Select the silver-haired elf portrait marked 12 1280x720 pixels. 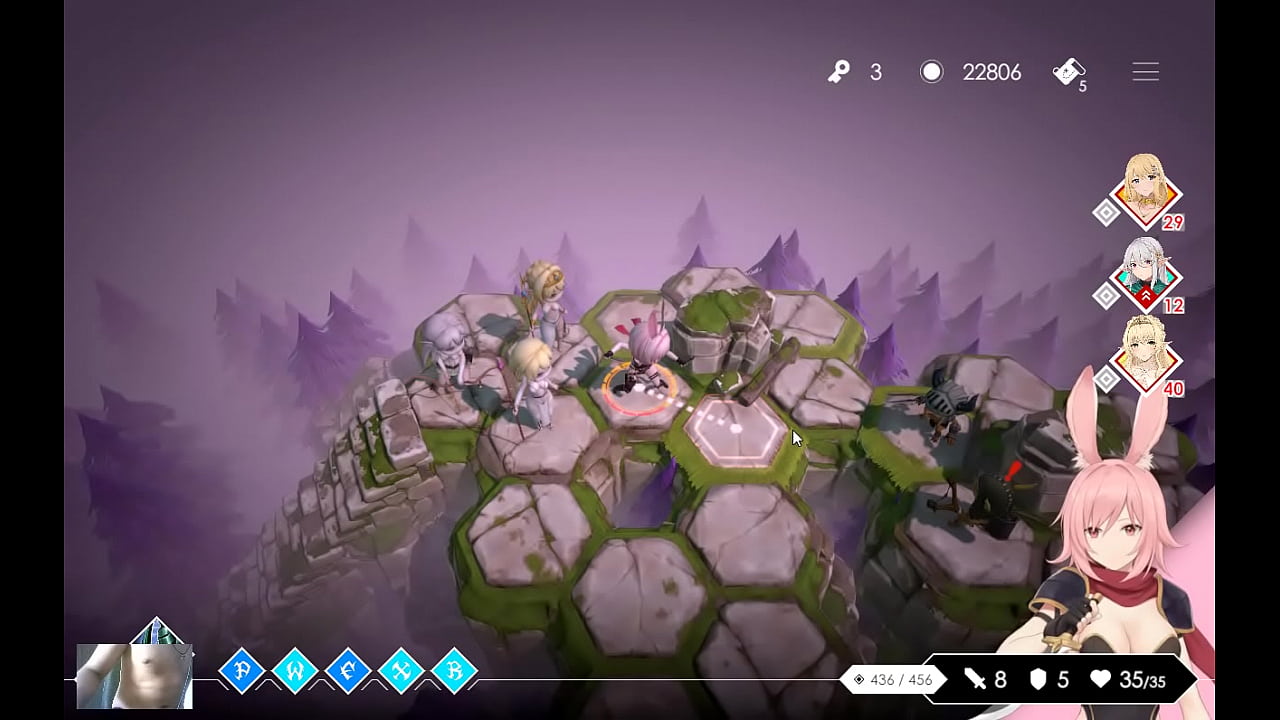click(x=1146, y=273)
